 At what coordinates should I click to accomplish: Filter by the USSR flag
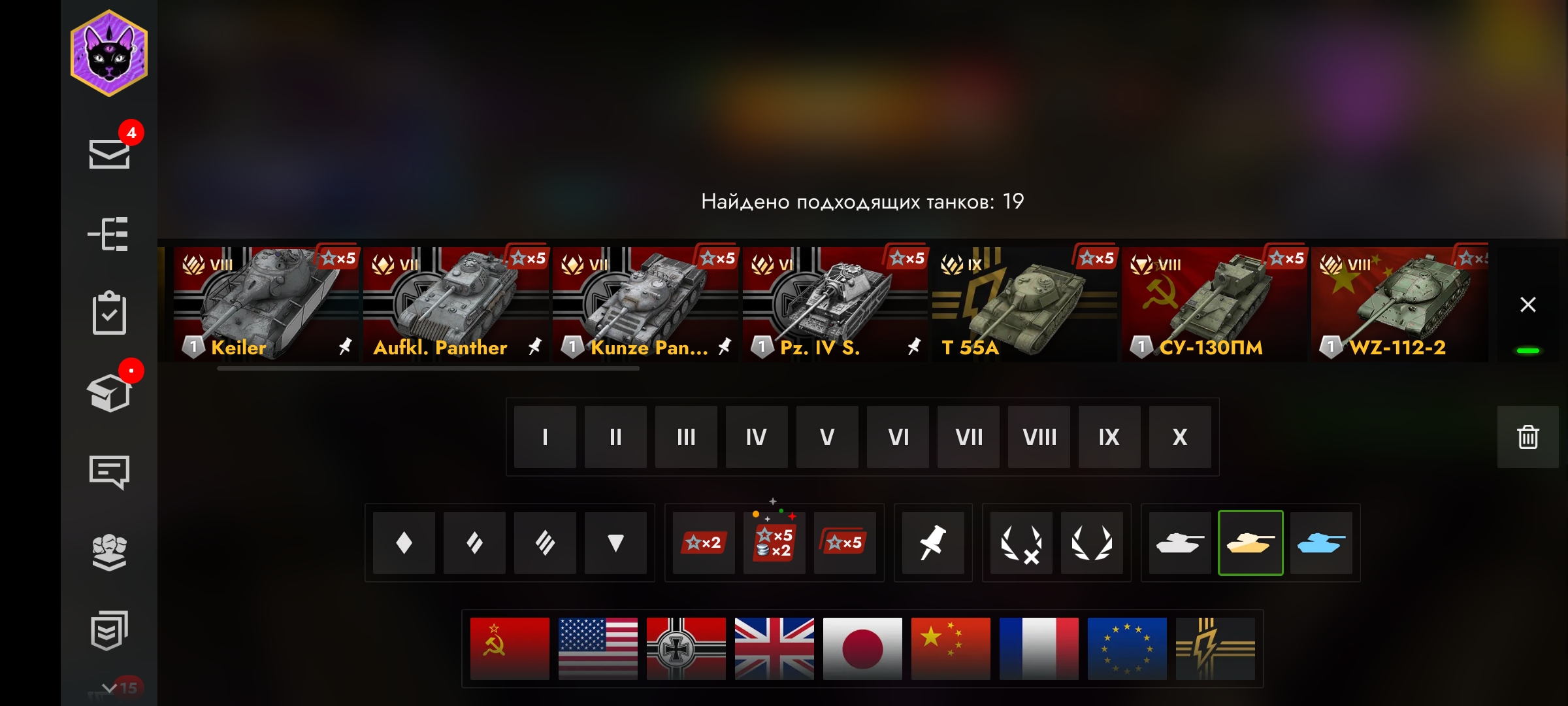coord(510,648)
